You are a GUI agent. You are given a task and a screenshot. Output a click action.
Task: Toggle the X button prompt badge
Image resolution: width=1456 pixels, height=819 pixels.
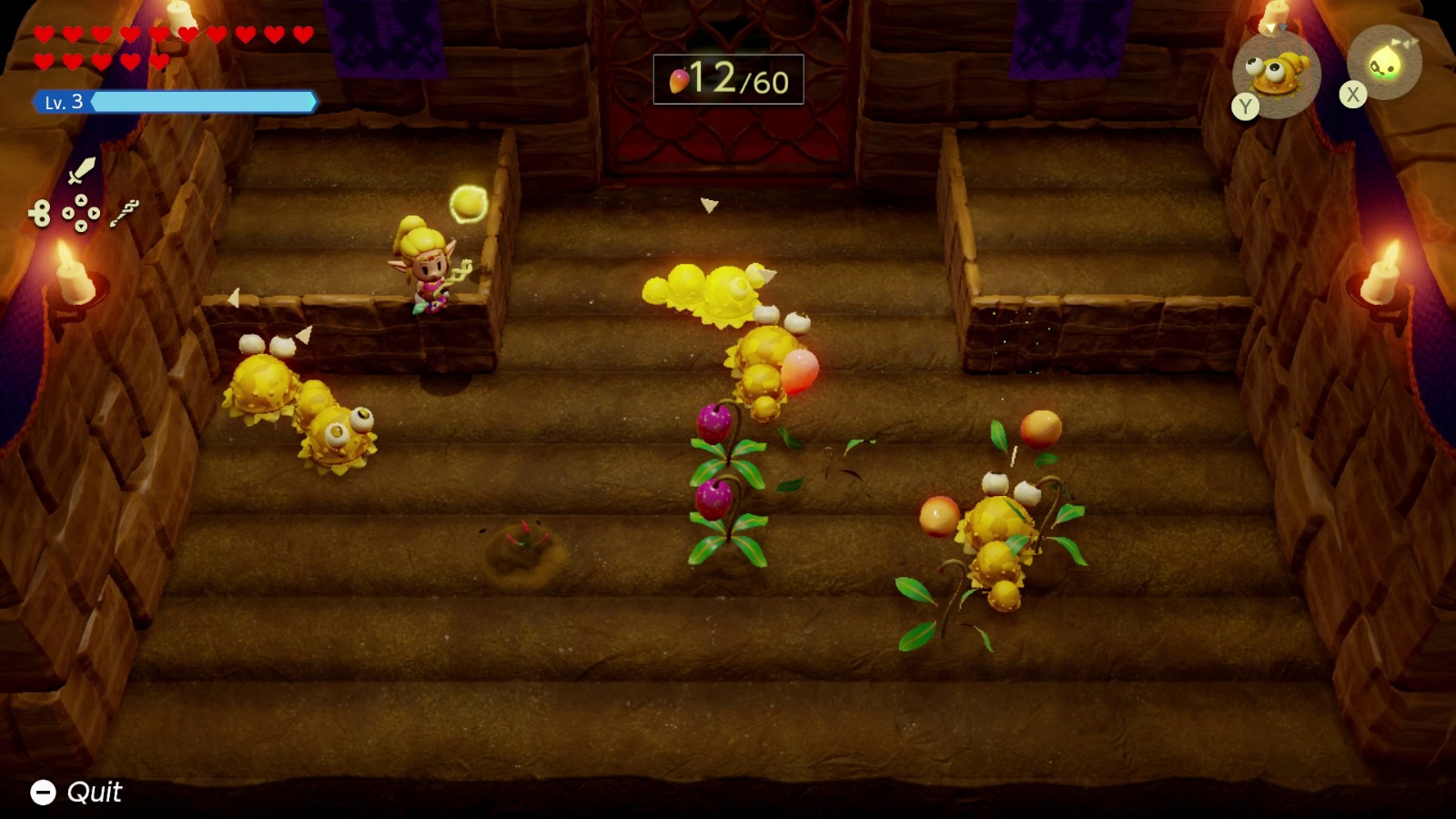(1352, 93)
